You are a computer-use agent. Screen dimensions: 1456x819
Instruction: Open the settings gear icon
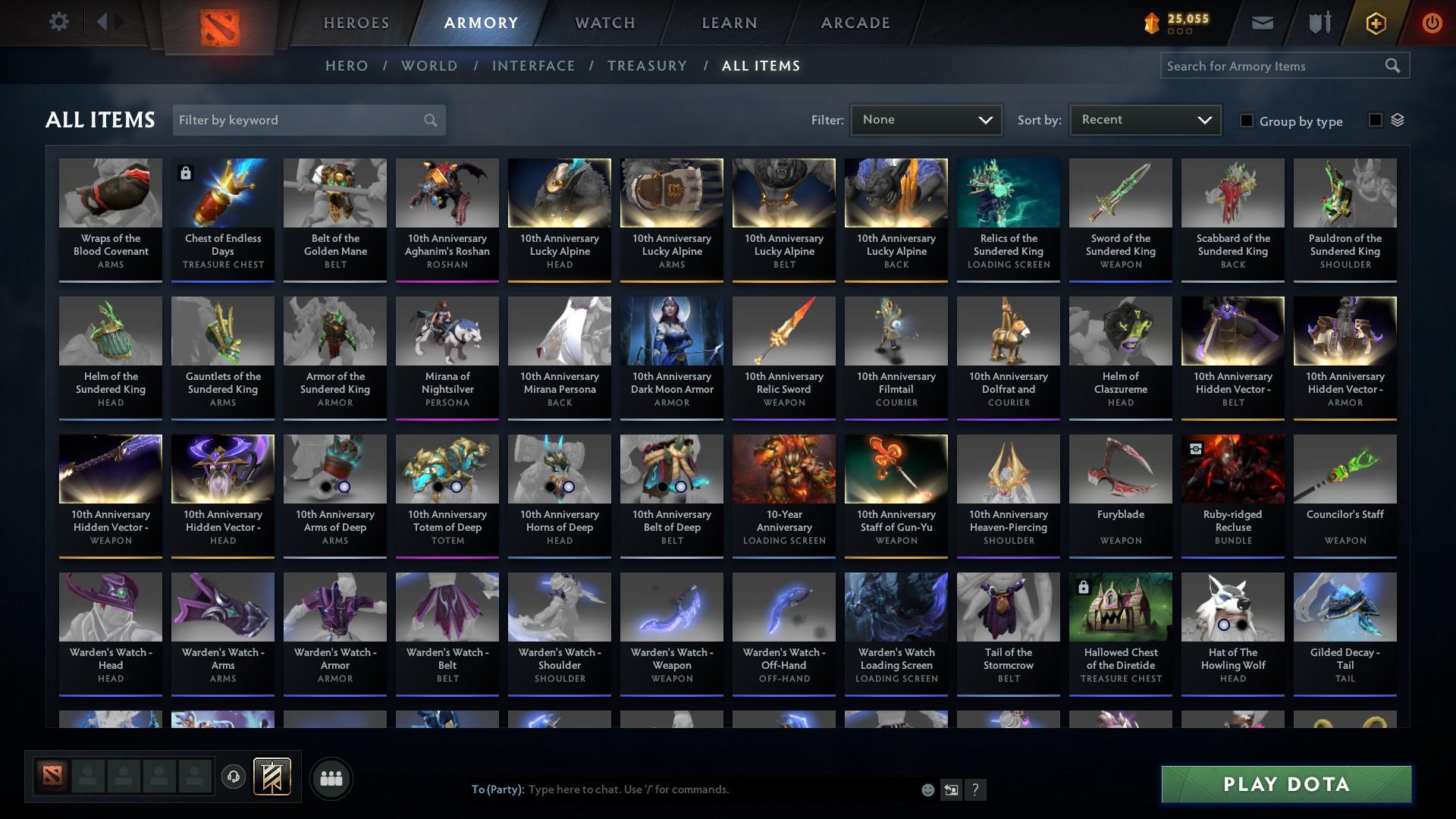59,22
